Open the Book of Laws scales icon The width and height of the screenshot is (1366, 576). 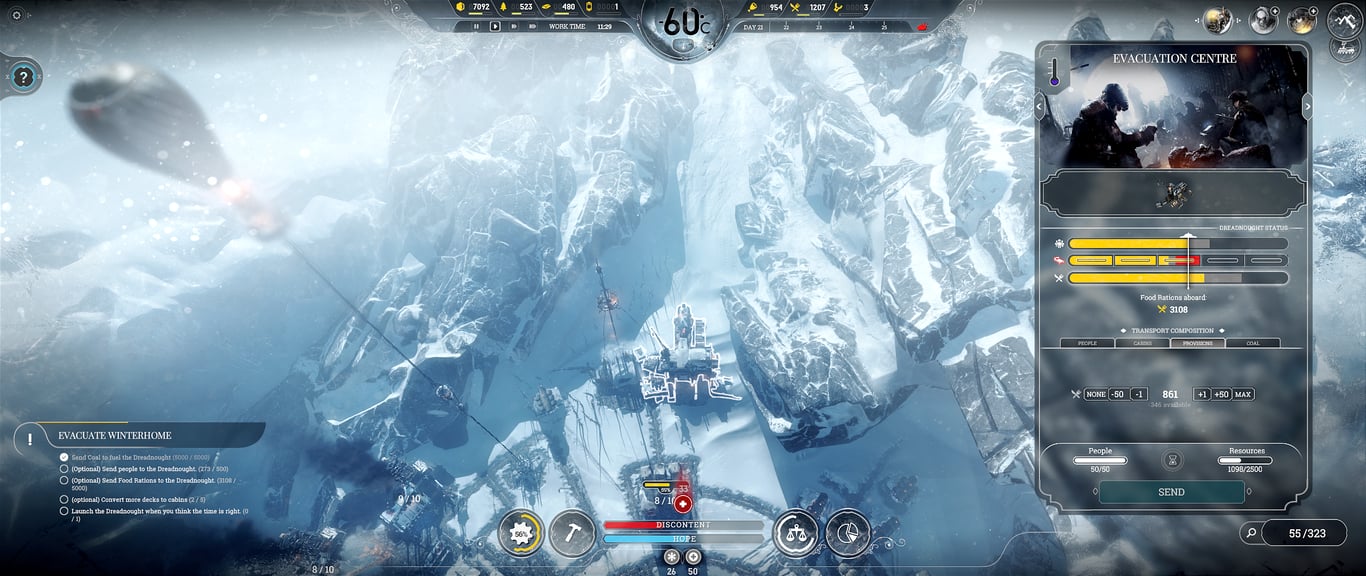click(796, 534)
